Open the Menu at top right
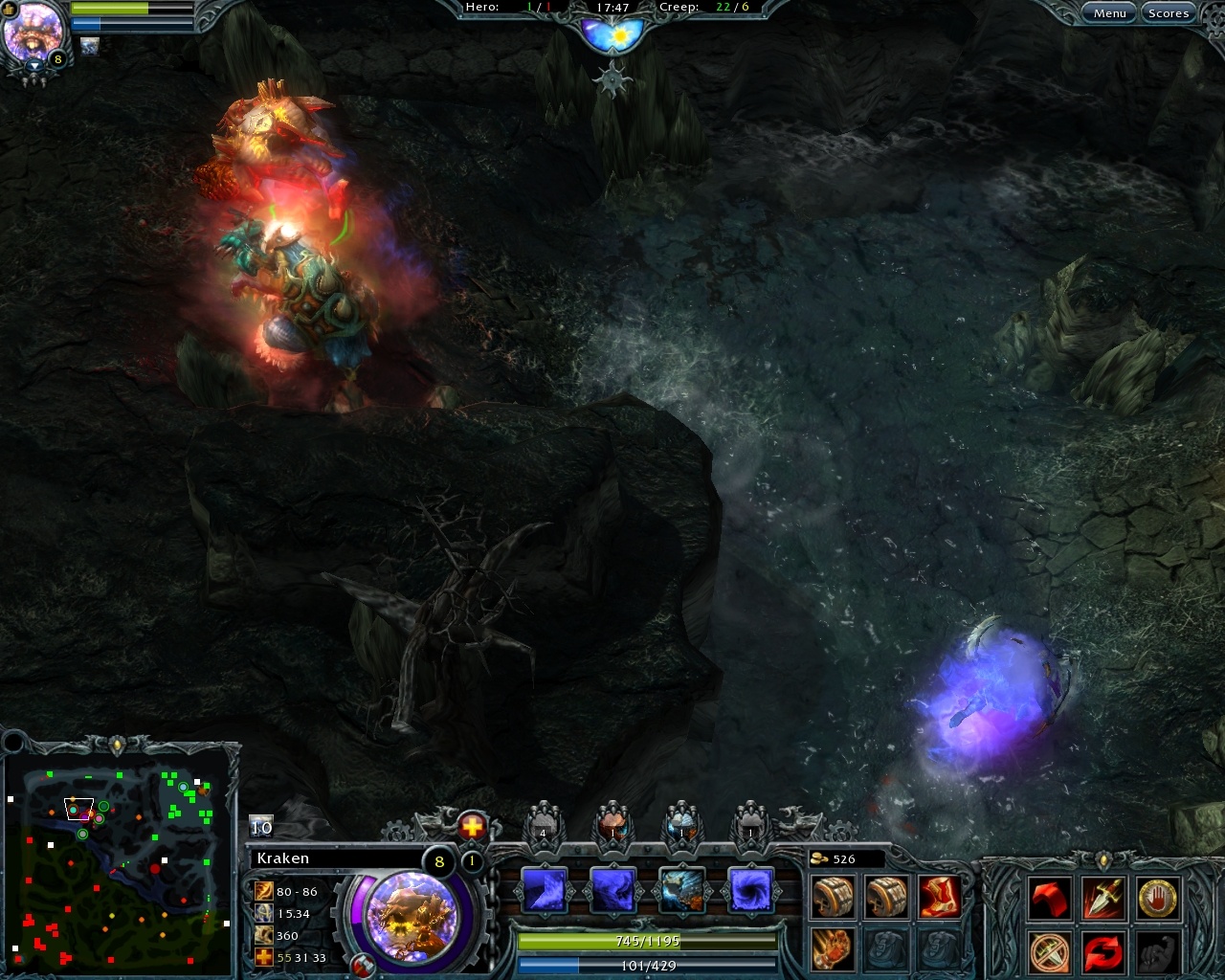This screenshot has width=1225, height=980. [x=1108, y=12]
